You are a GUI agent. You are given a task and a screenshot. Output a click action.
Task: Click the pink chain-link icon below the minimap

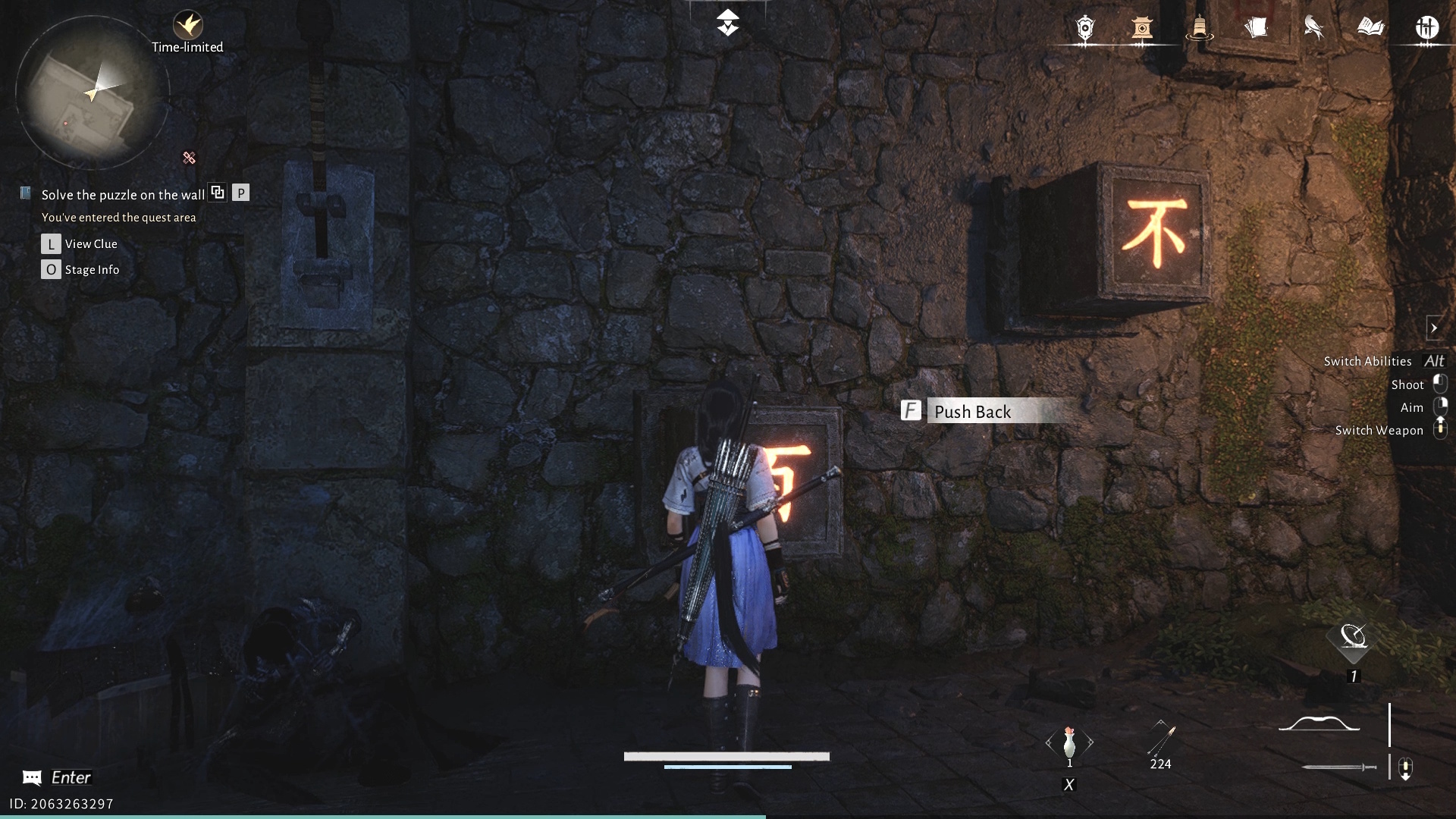point(189,158)
